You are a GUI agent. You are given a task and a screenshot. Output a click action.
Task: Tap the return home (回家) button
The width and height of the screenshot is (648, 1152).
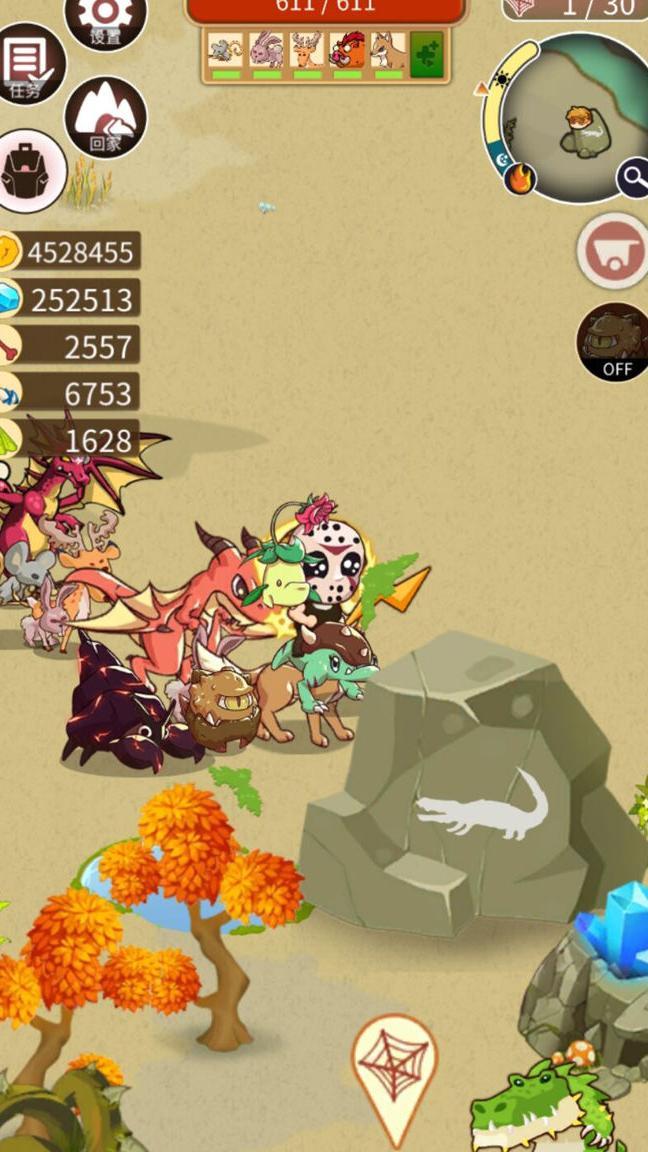[x=105, y=117]
